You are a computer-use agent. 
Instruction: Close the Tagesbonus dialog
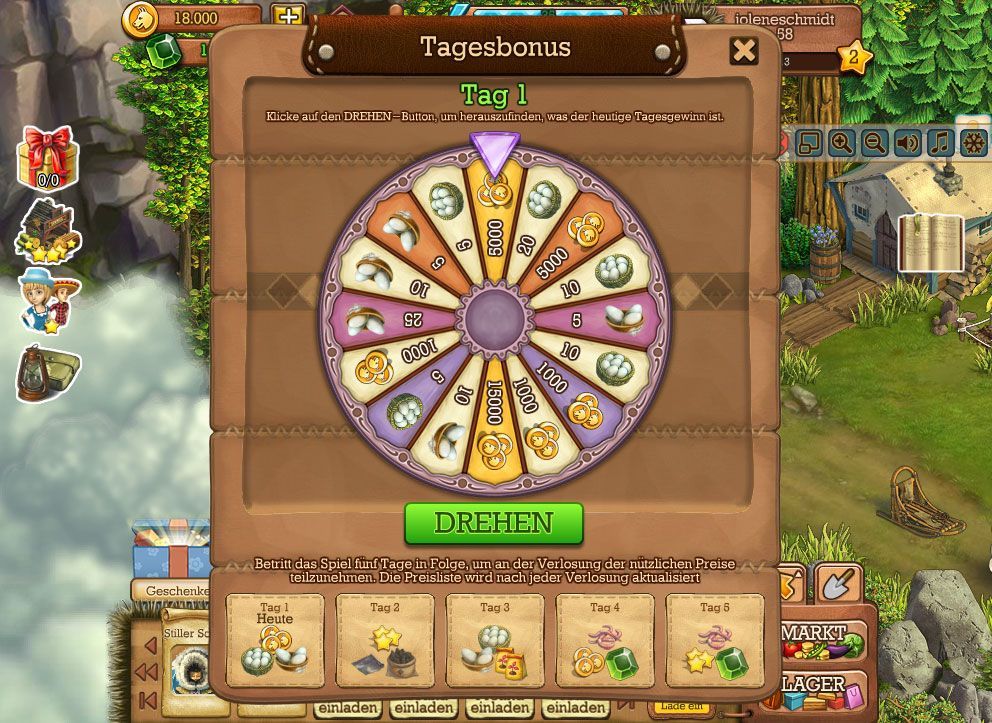(744, 51)
